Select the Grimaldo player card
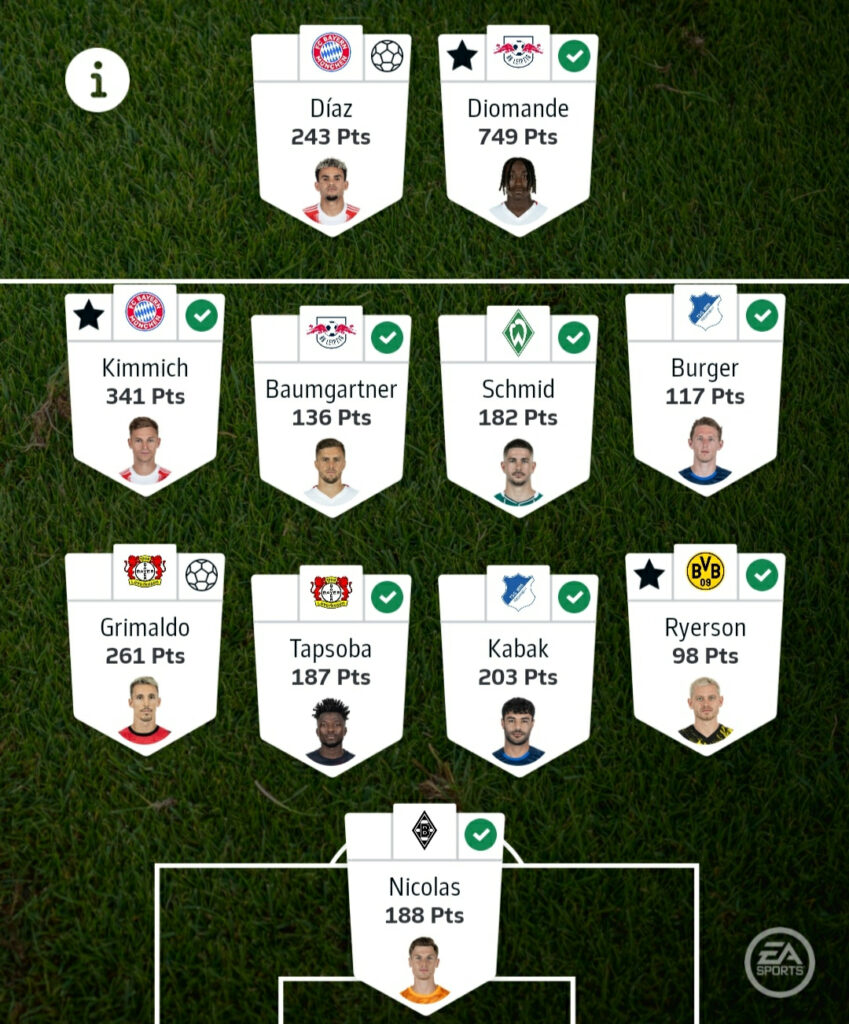 pyautogui.click(x=145, y=650)
